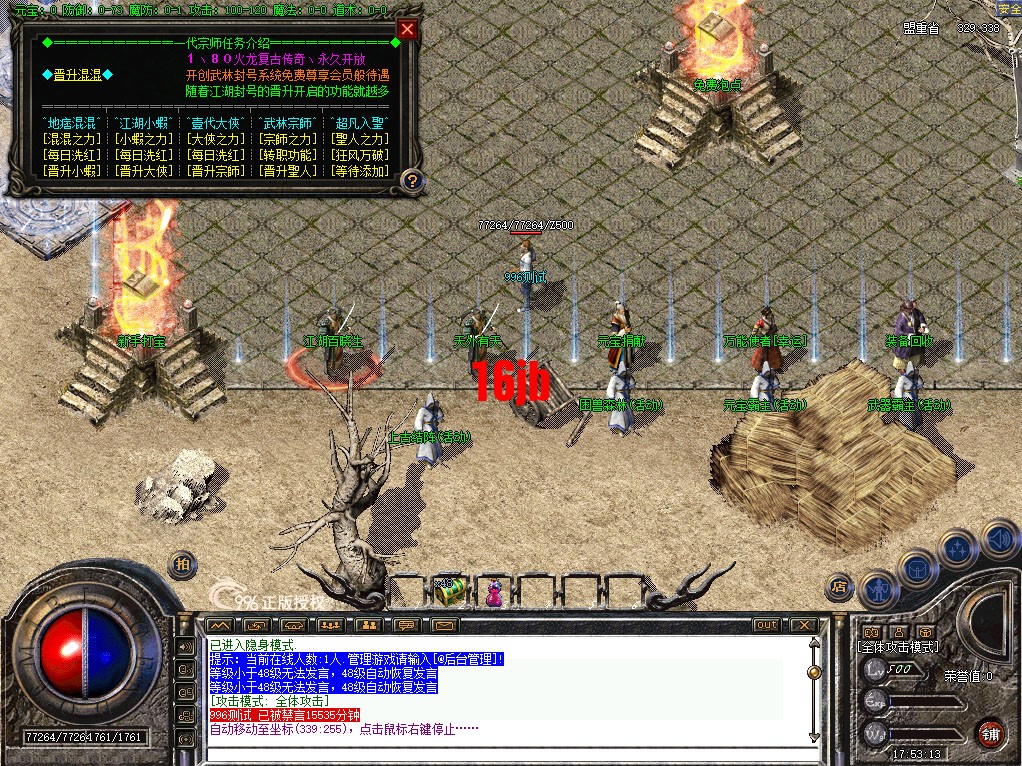Open the [转职功能] option

pyautogui.click(x=288, y=155)
